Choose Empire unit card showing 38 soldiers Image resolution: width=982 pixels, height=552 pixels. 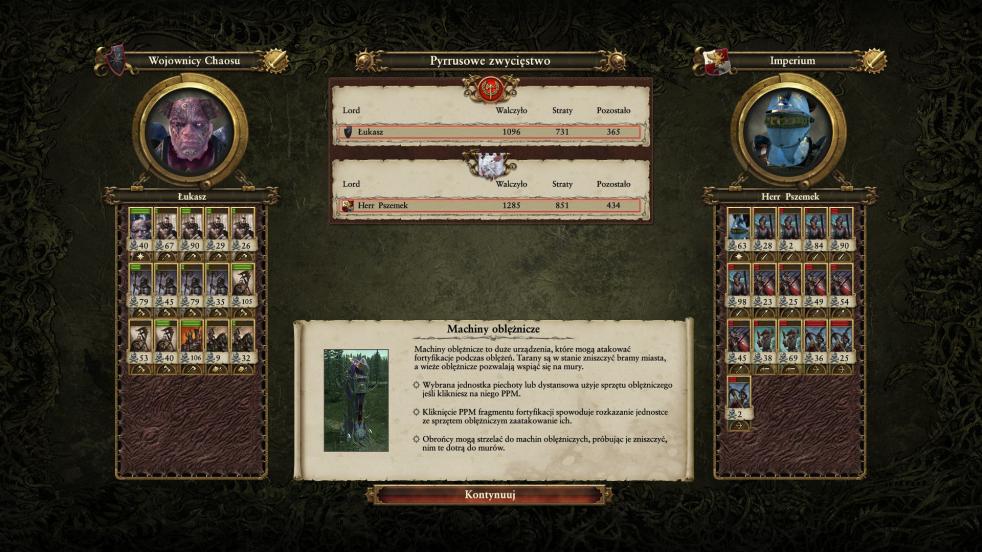pyautogui.click(x=765, y=342)
